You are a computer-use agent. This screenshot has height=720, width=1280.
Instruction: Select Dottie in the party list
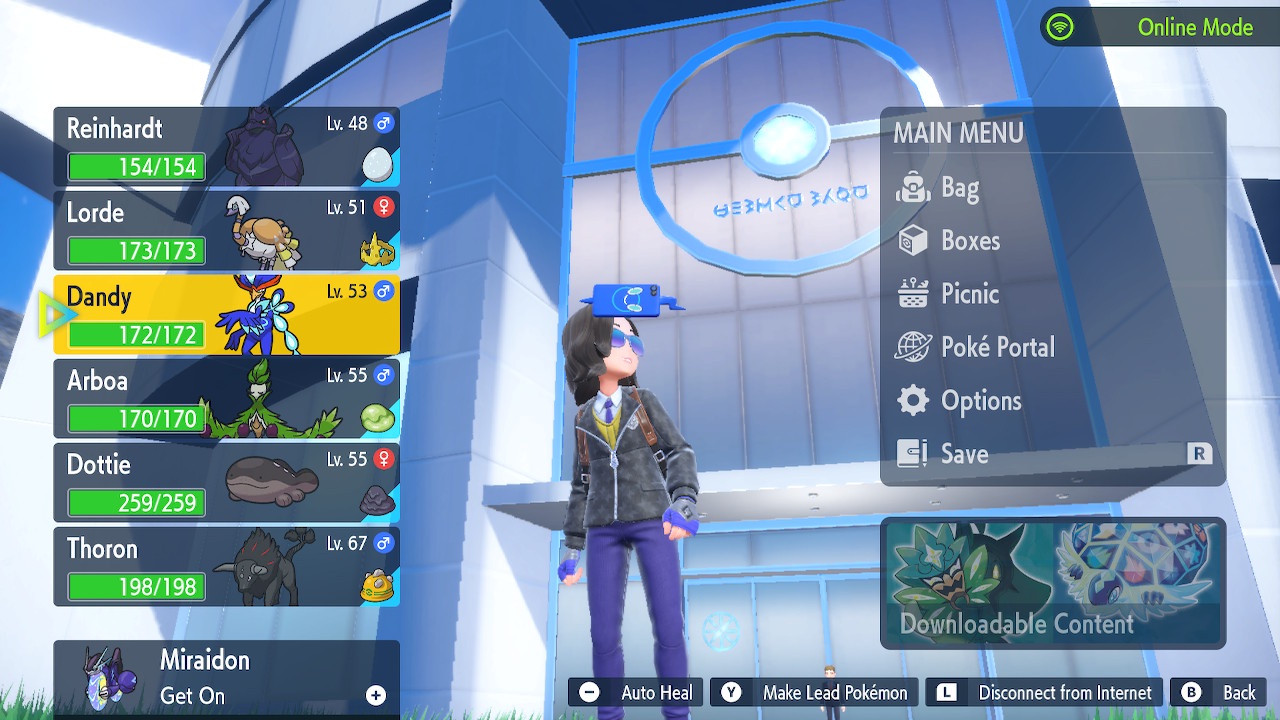[x=226, y=483]
